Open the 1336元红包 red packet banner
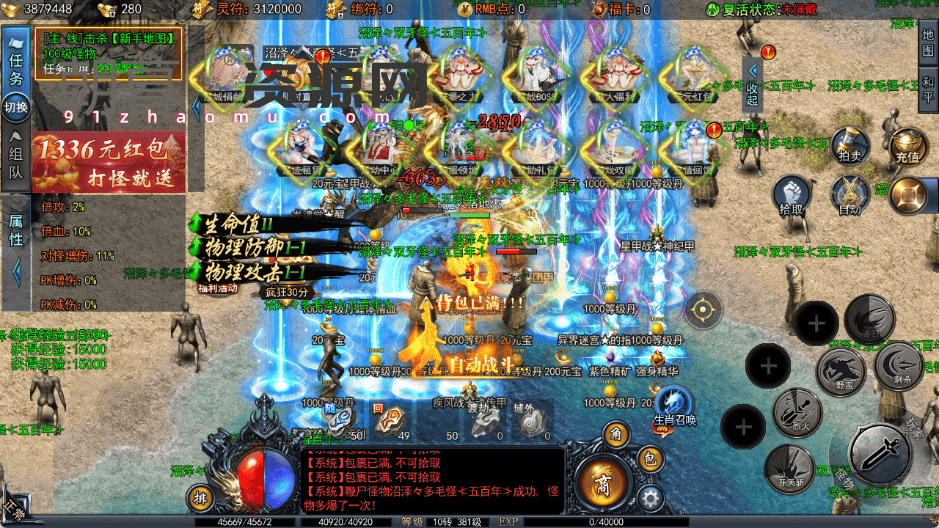 108,163
